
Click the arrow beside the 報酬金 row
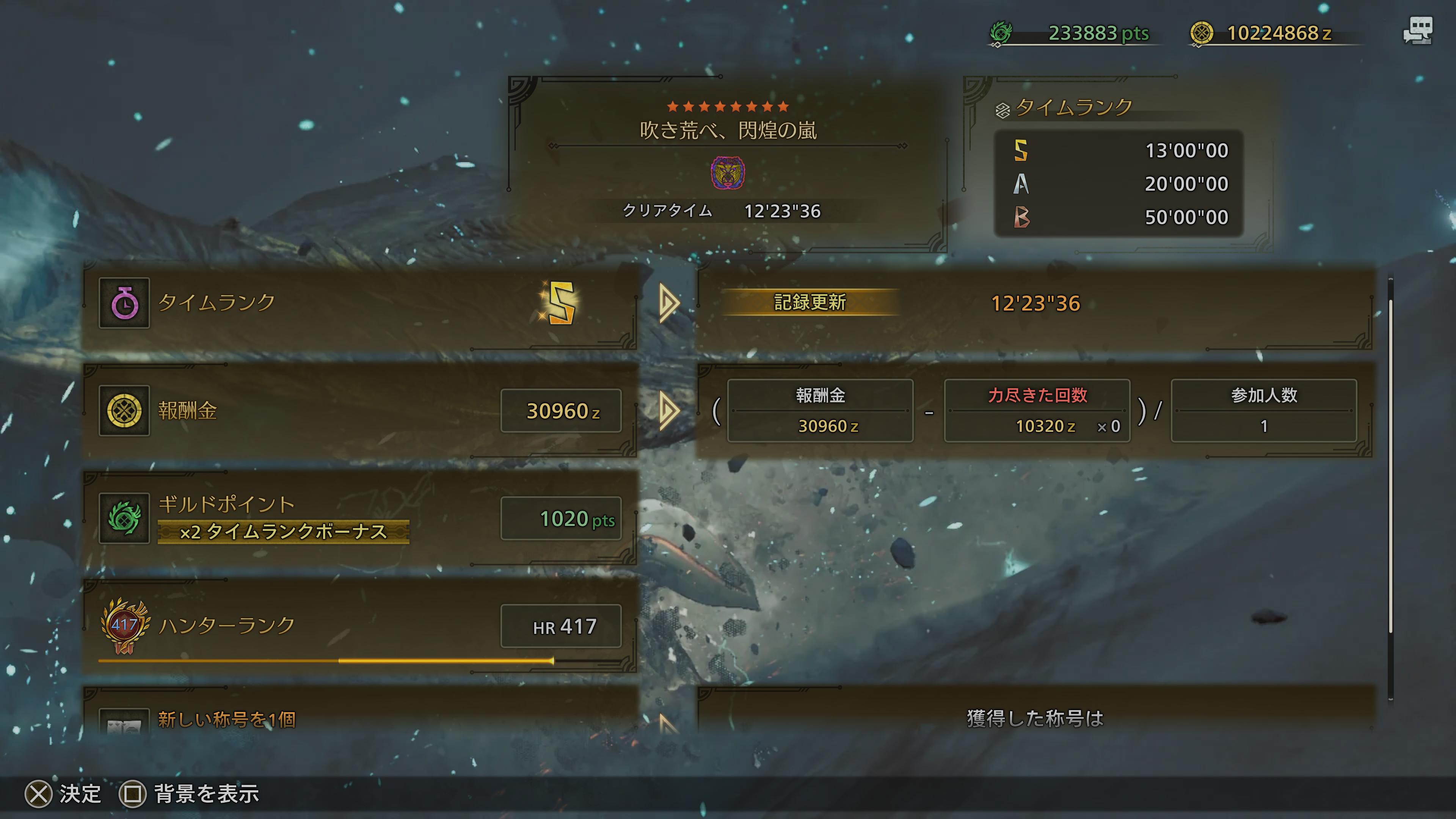(668, 411)
